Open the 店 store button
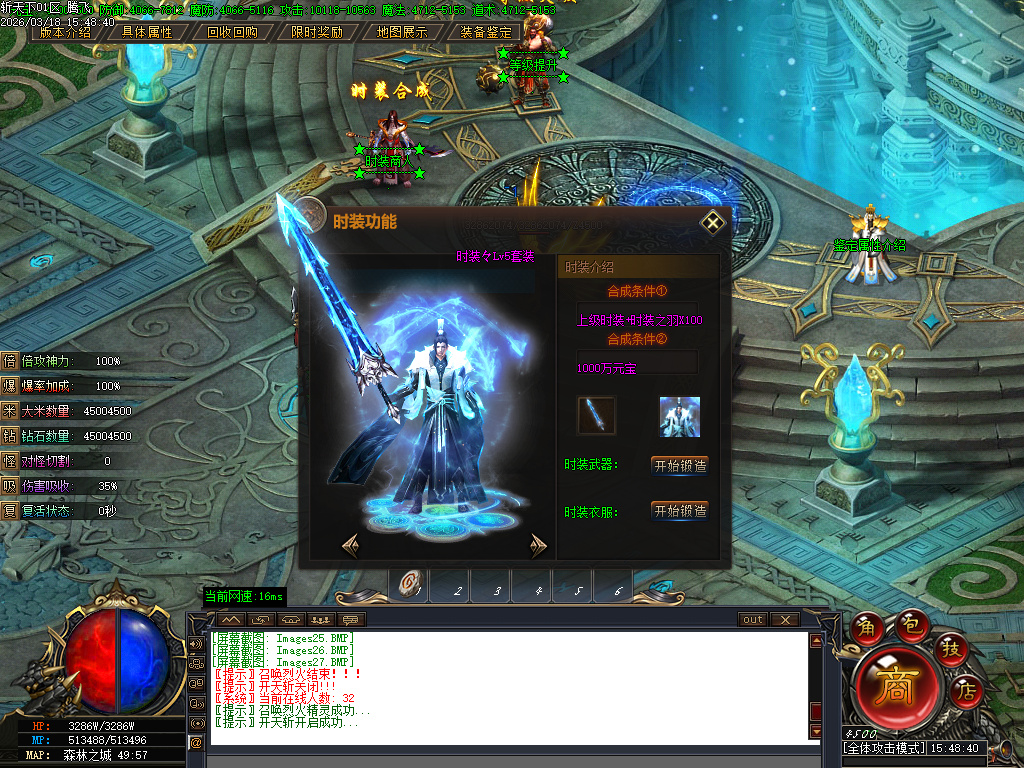This screenshot has height=768, width=1024. pyautogui.click(x=966, y=689)
